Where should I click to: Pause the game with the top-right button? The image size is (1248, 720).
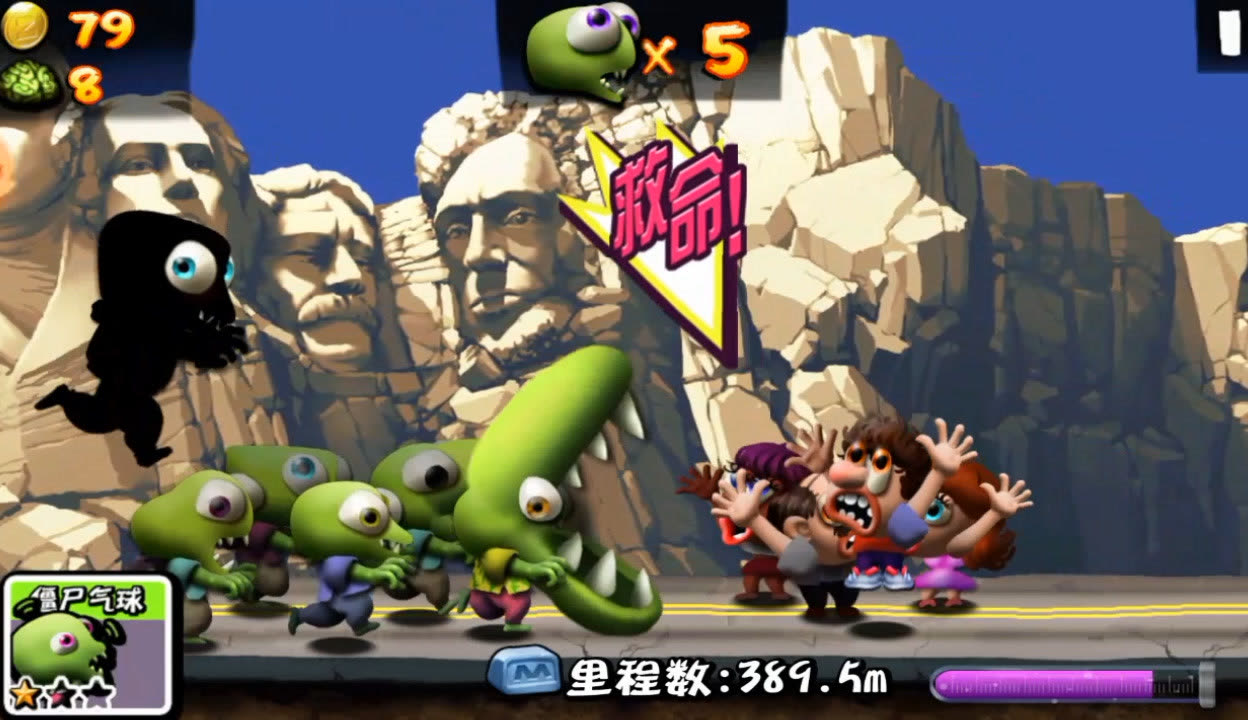click(1224, 34)
